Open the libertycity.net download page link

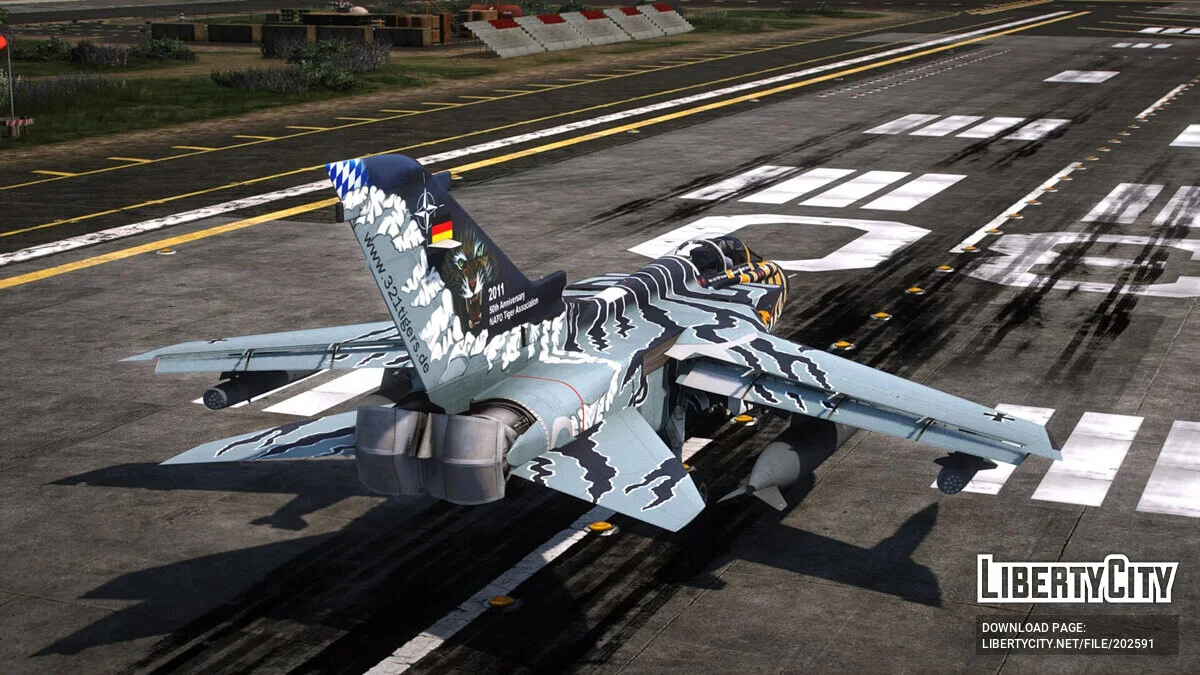coord(1067,644)
